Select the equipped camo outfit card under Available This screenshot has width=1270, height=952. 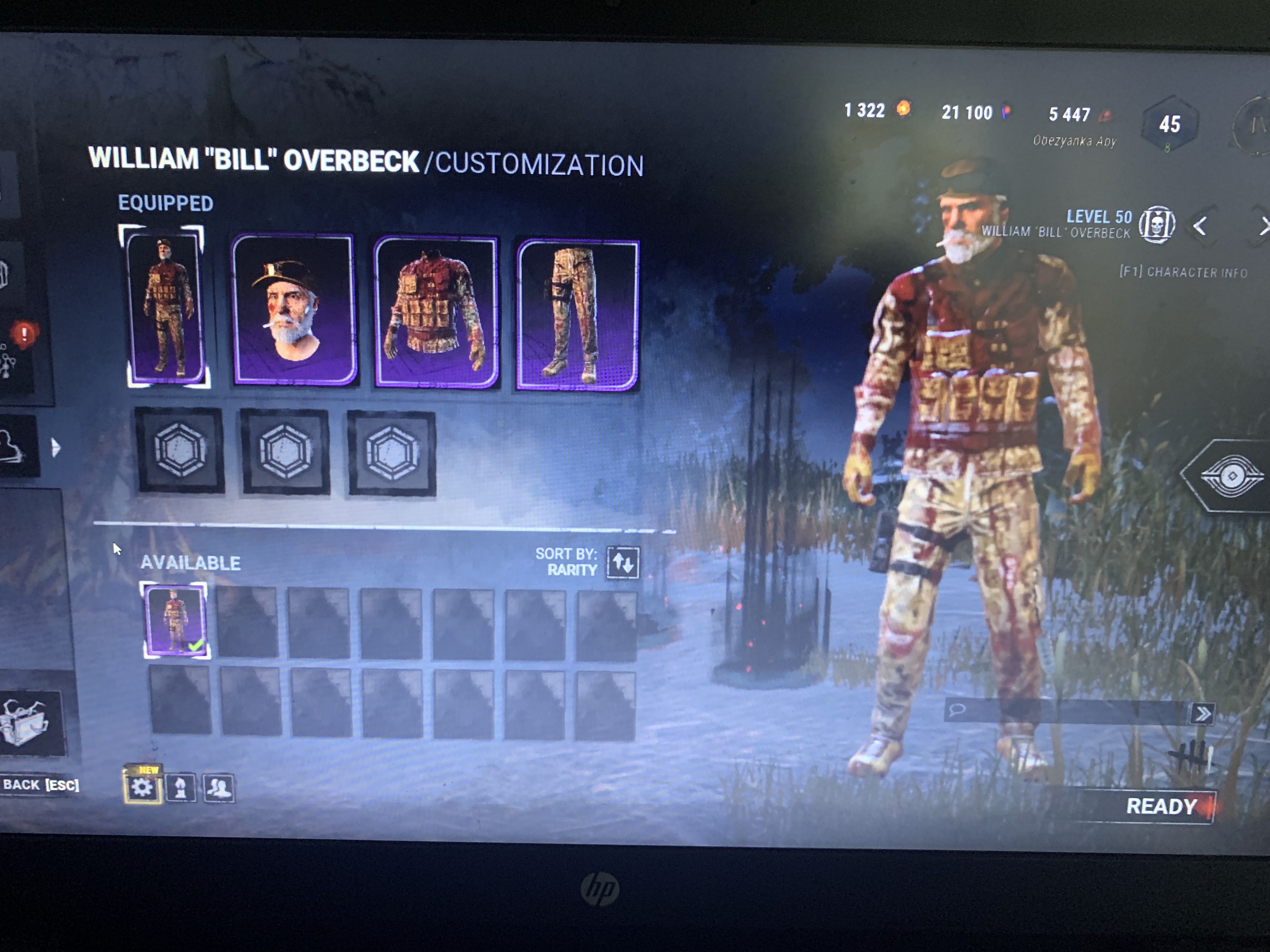click(x=175, y=619)
